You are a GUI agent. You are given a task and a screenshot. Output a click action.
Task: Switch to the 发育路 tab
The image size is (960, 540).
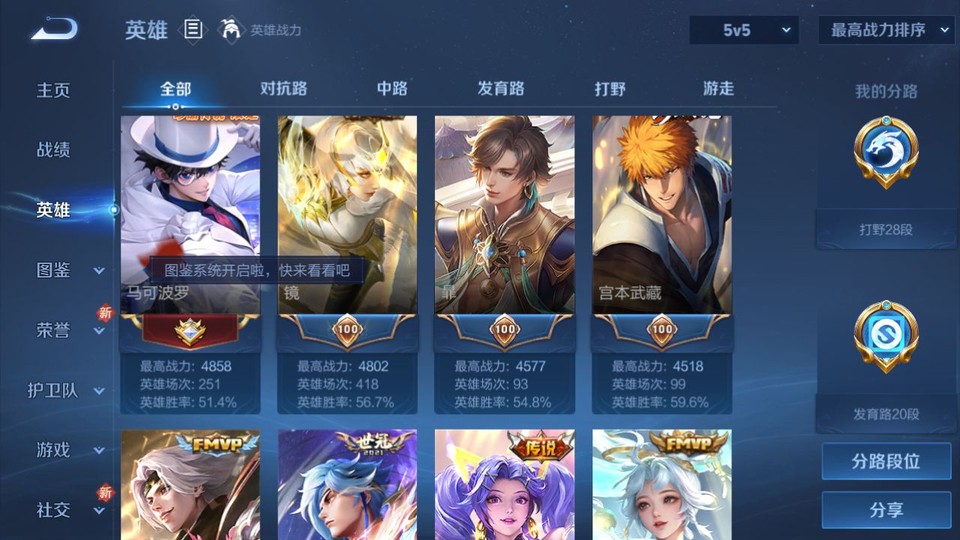(501, 88)
